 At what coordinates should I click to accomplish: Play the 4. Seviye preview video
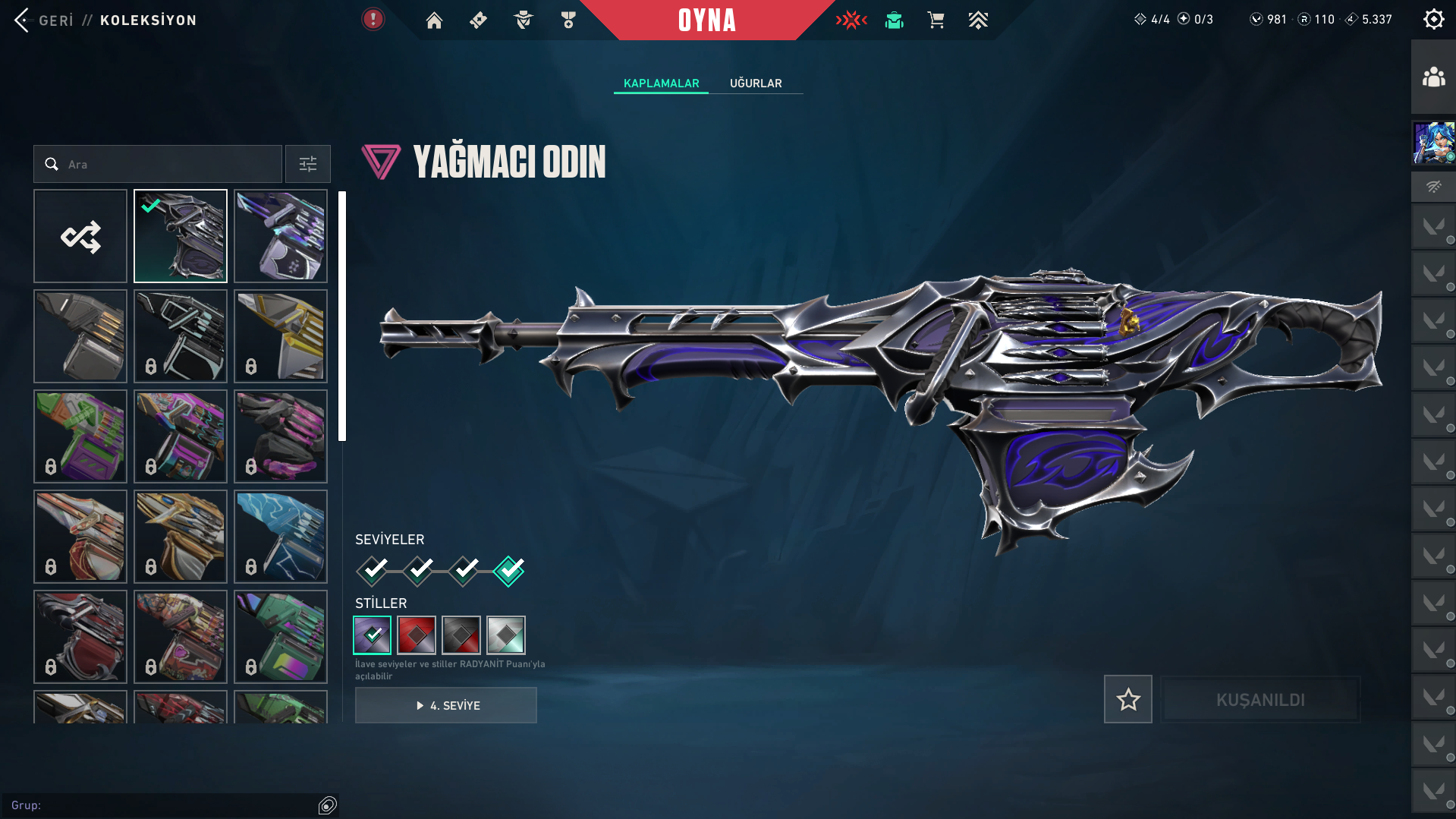[x=446, y=705]
